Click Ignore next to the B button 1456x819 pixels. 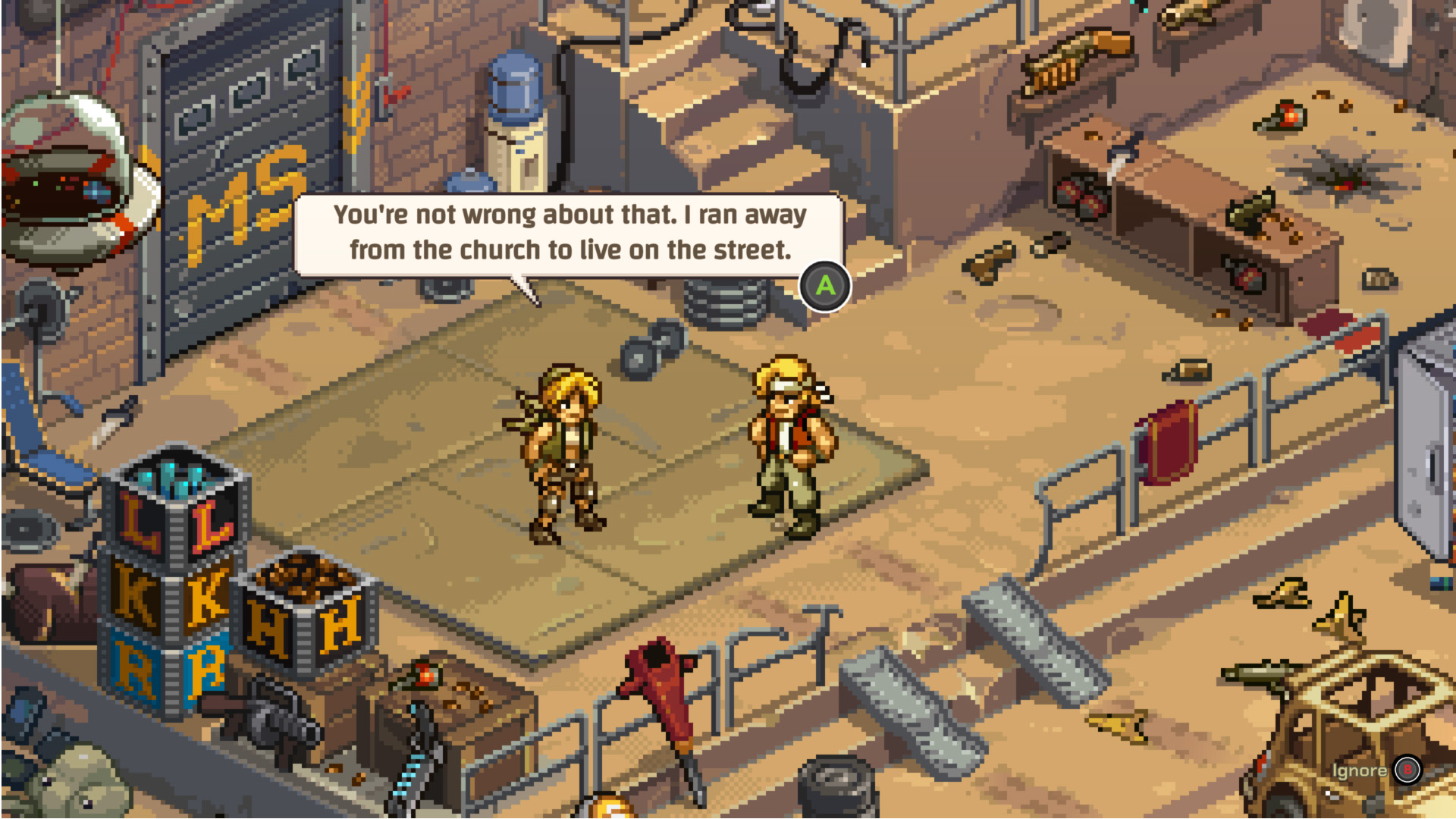pos(1360,769)
